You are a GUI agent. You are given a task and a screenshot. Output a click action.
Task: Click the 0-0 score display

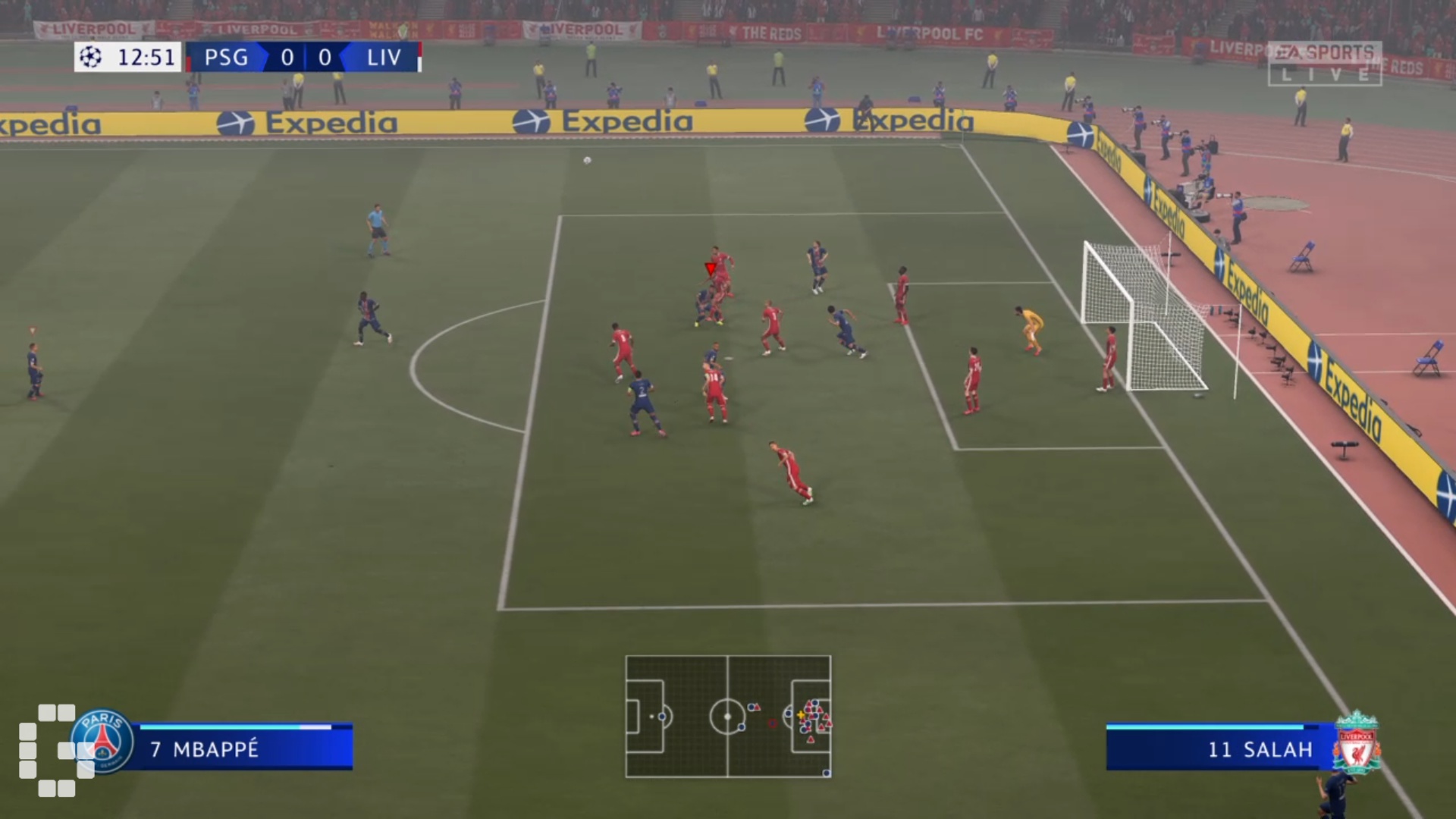306,58
